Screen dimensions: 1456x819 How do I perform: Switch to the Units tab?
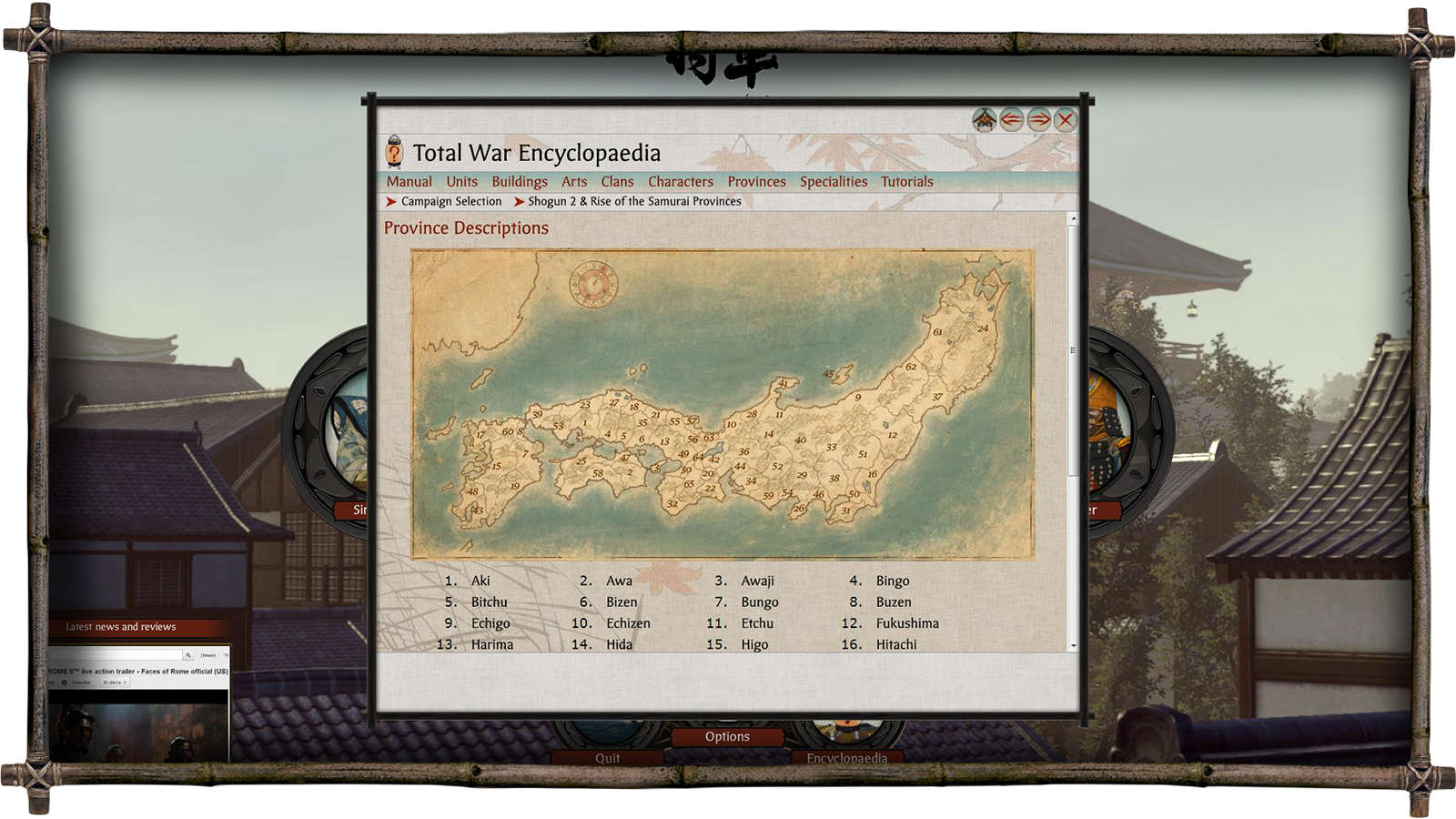click(x=461, y=182)
